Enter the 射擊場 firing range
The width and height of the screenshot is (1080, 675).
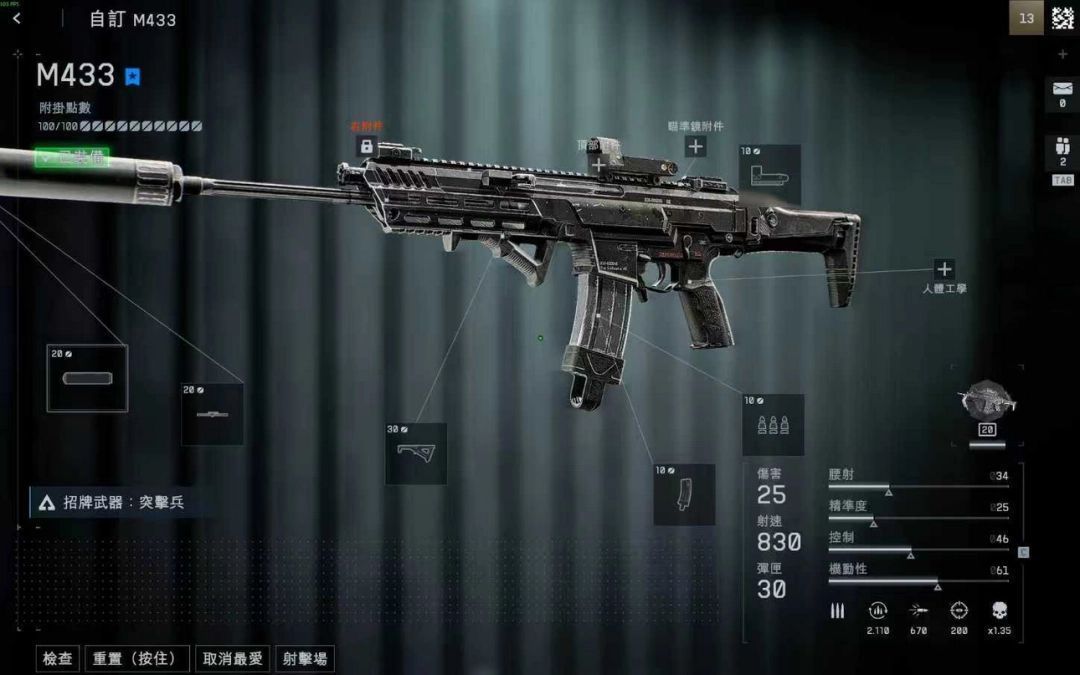click(x=305, y=659)
